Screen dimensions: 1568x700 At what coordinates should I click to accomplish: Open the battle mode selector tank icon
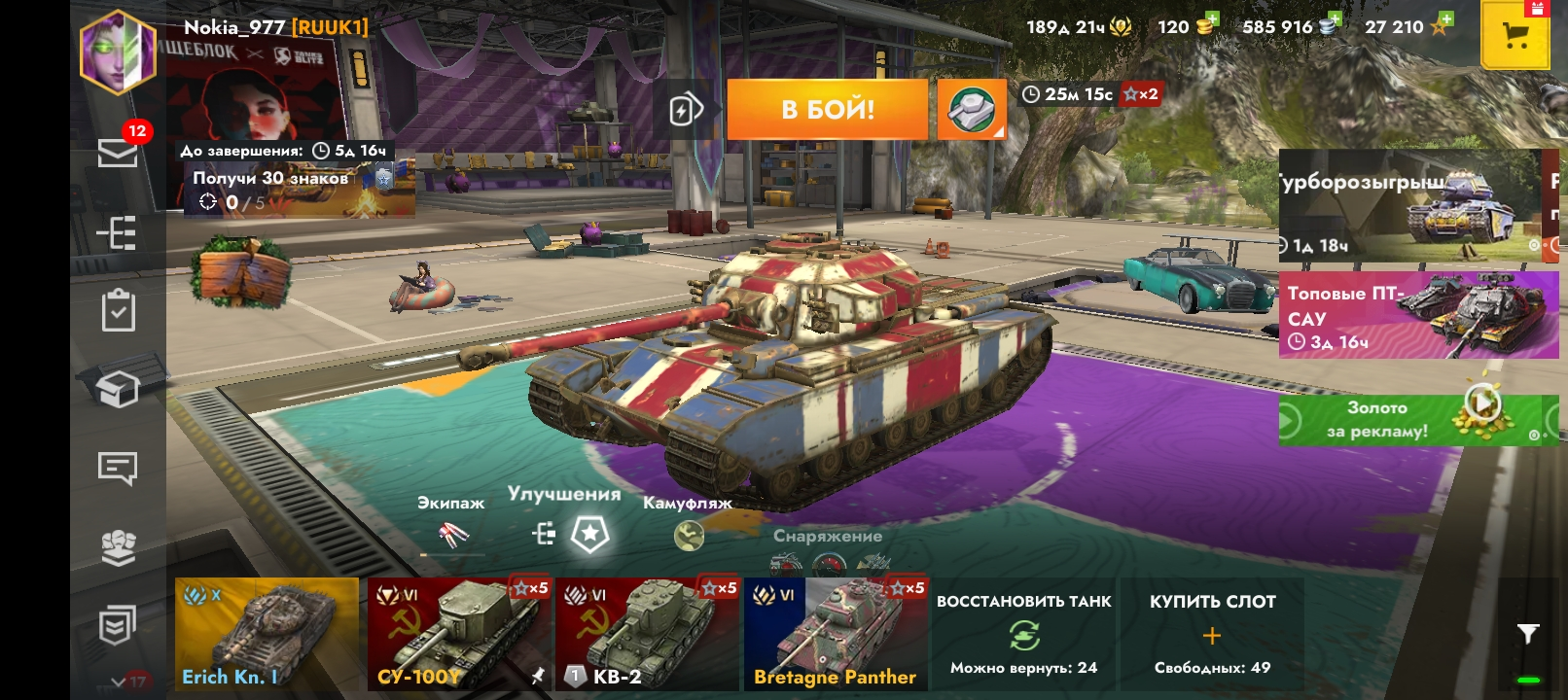971,109
